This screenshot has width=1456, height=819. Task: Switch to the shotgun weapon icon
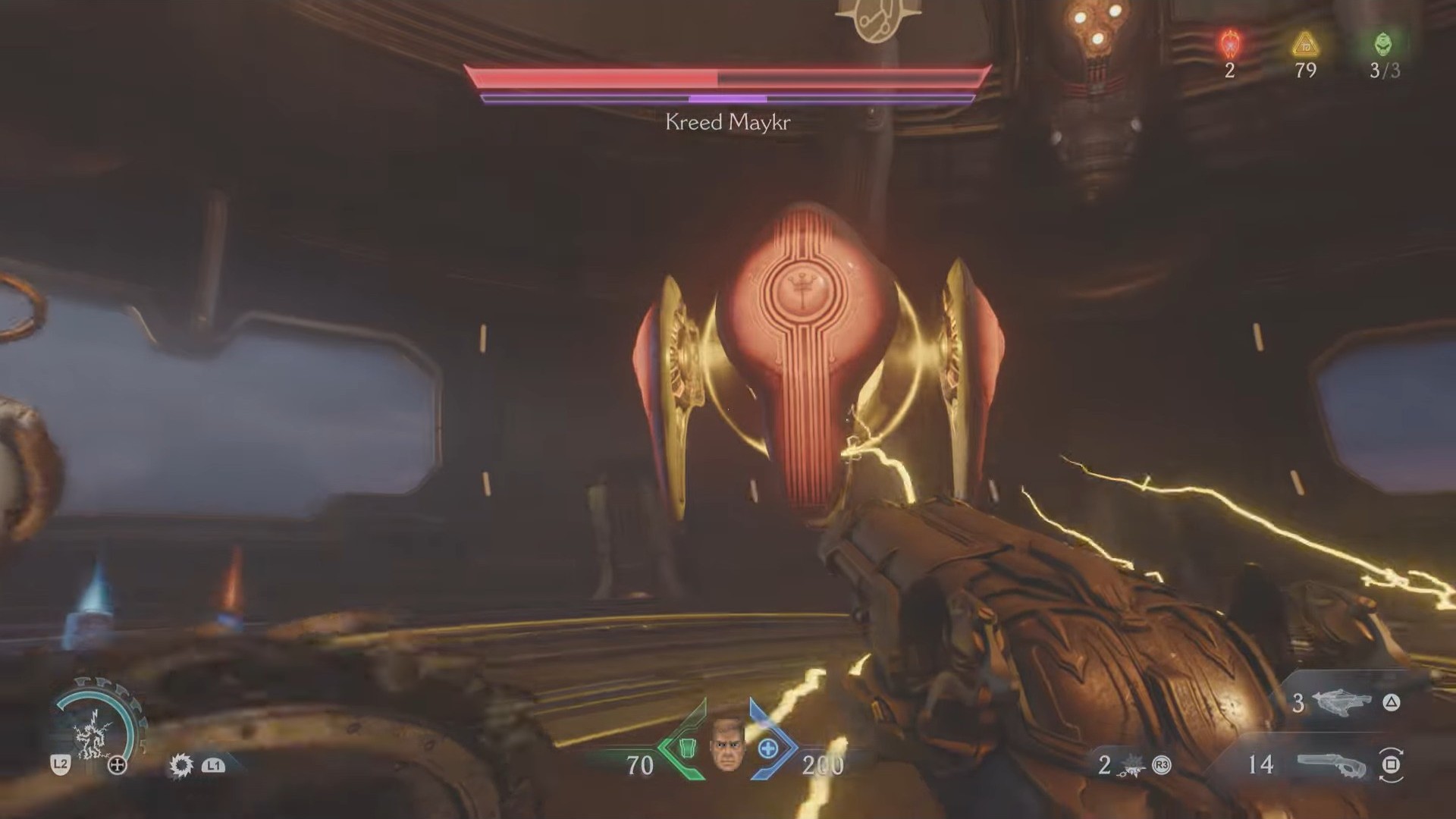point(1332,764)
